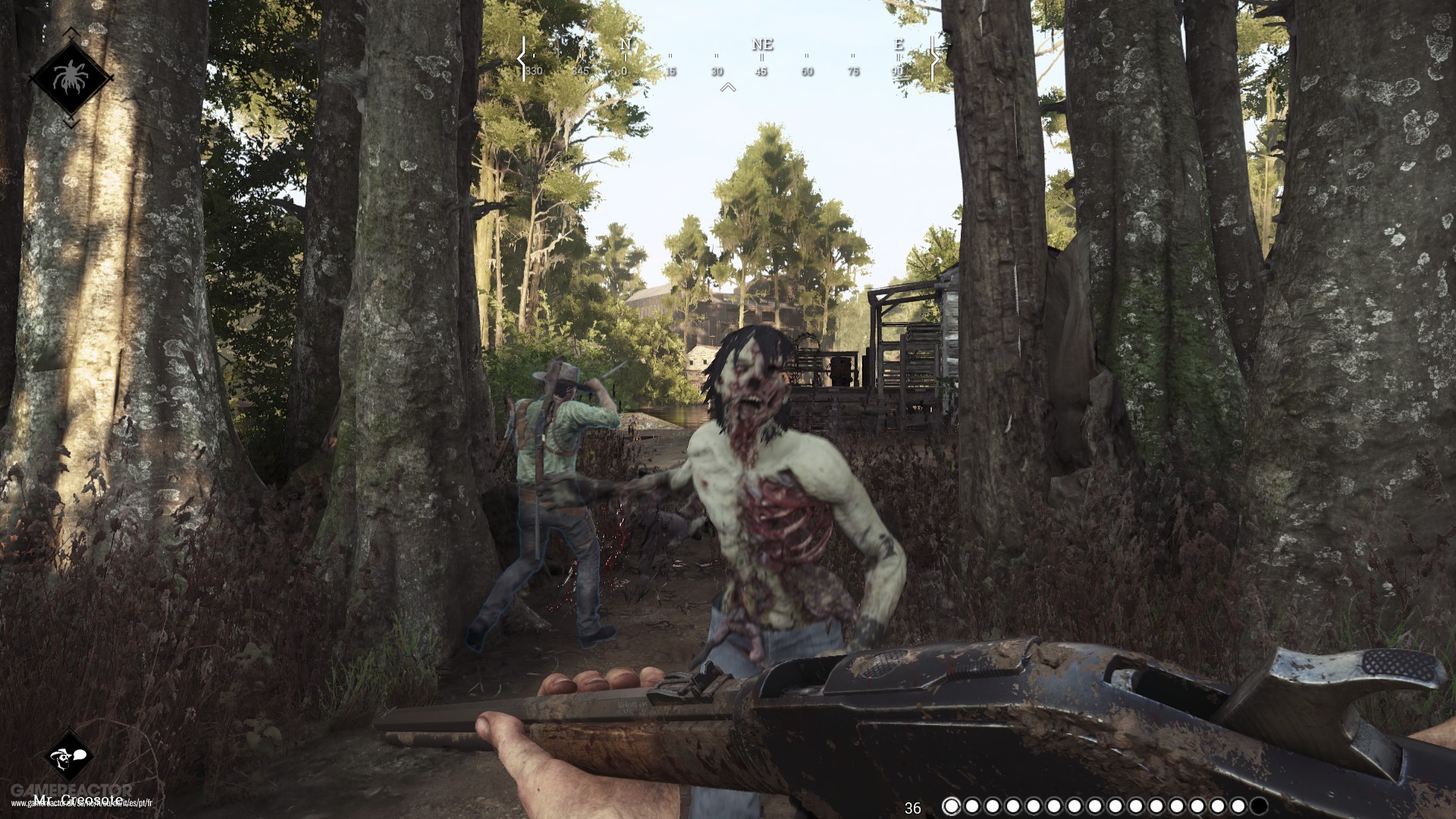Click the 45 degree mark on the compass

(761, 72)
